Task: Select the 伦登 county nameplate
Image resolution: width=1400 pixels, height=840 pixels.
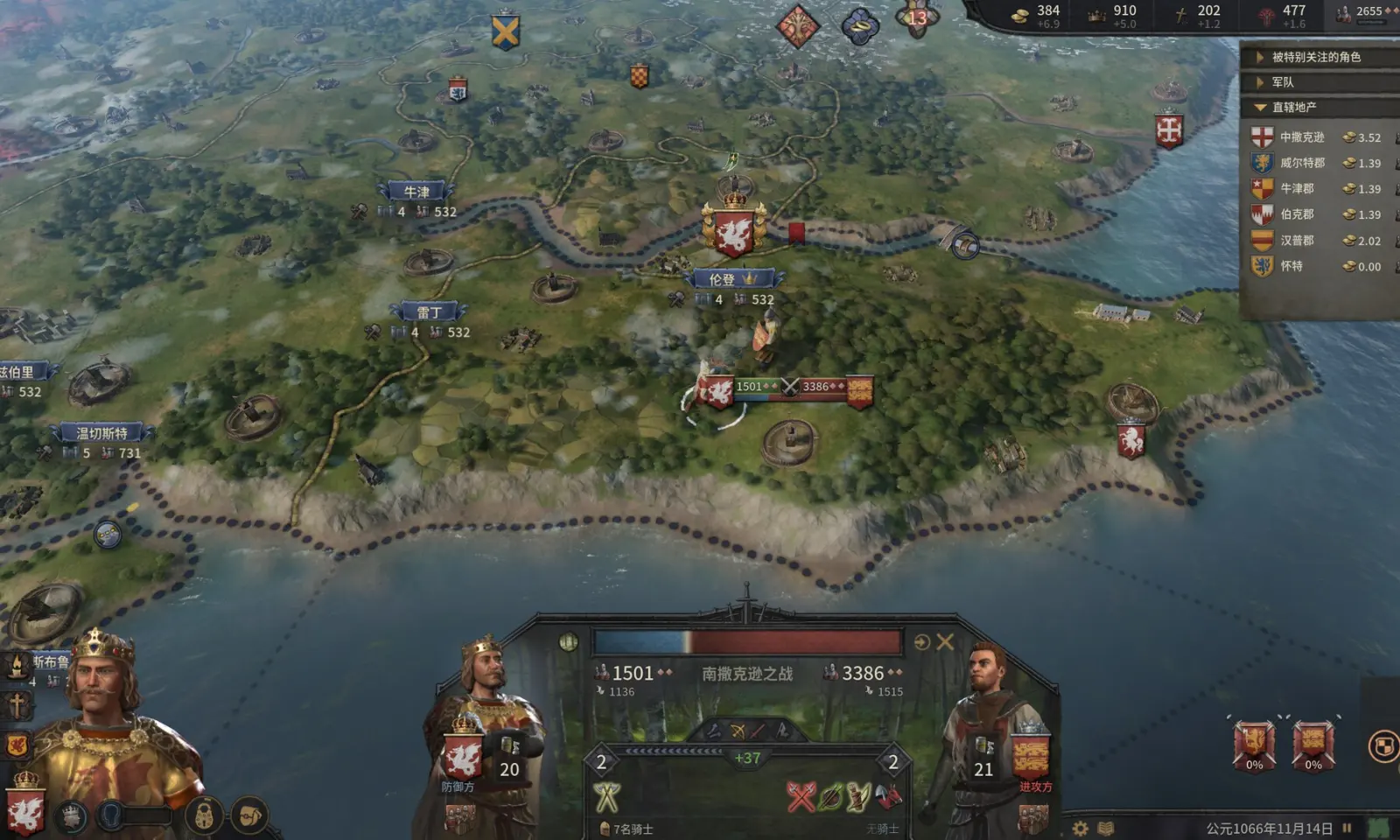Action: click(731, 279)
